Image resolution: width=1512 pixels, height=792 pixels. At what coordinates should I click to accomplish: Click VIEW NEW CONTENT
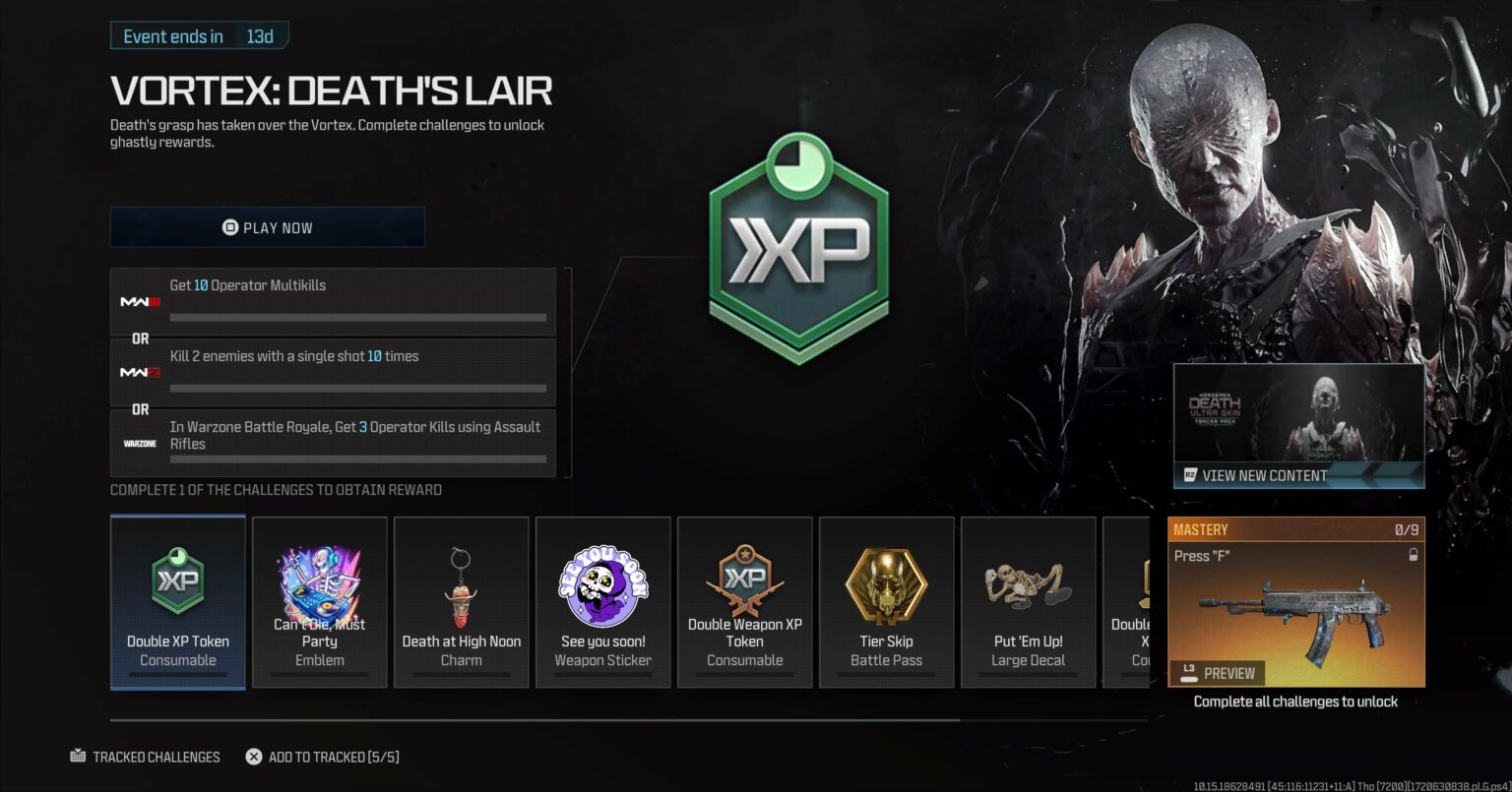click(x=1298, y=475)
